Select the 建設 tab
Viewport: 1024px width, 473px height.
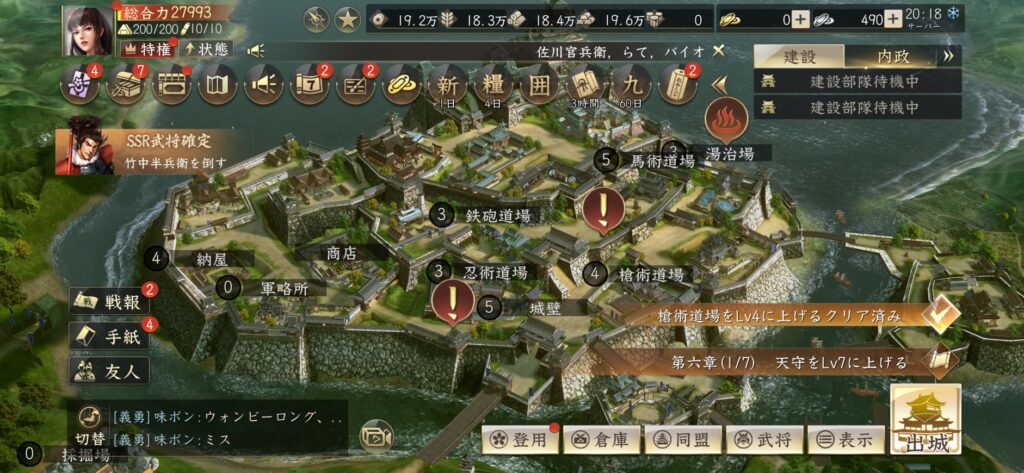coord(799,56)
